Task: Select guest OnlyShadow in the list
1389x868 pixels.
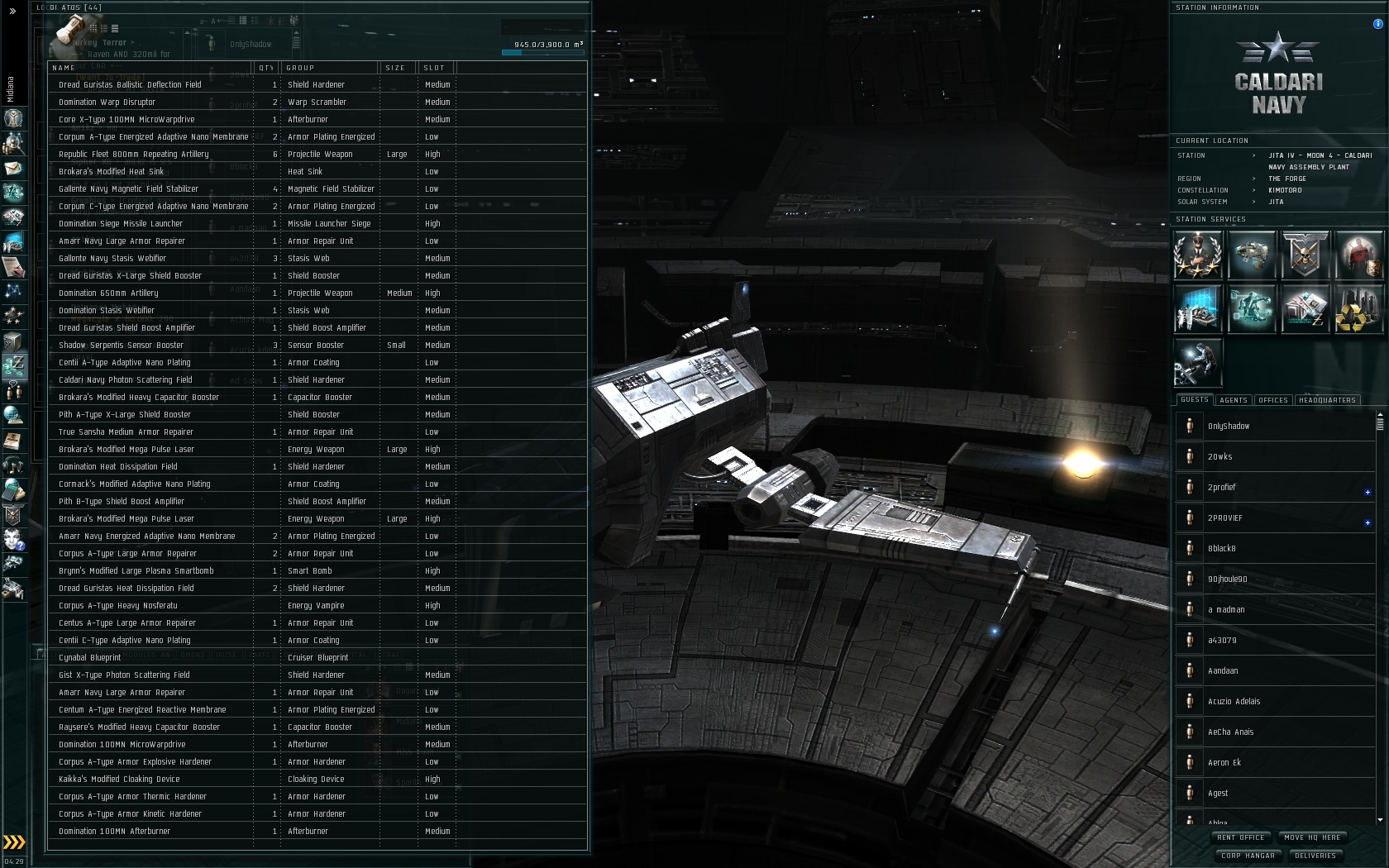Action: point(1229,427)
